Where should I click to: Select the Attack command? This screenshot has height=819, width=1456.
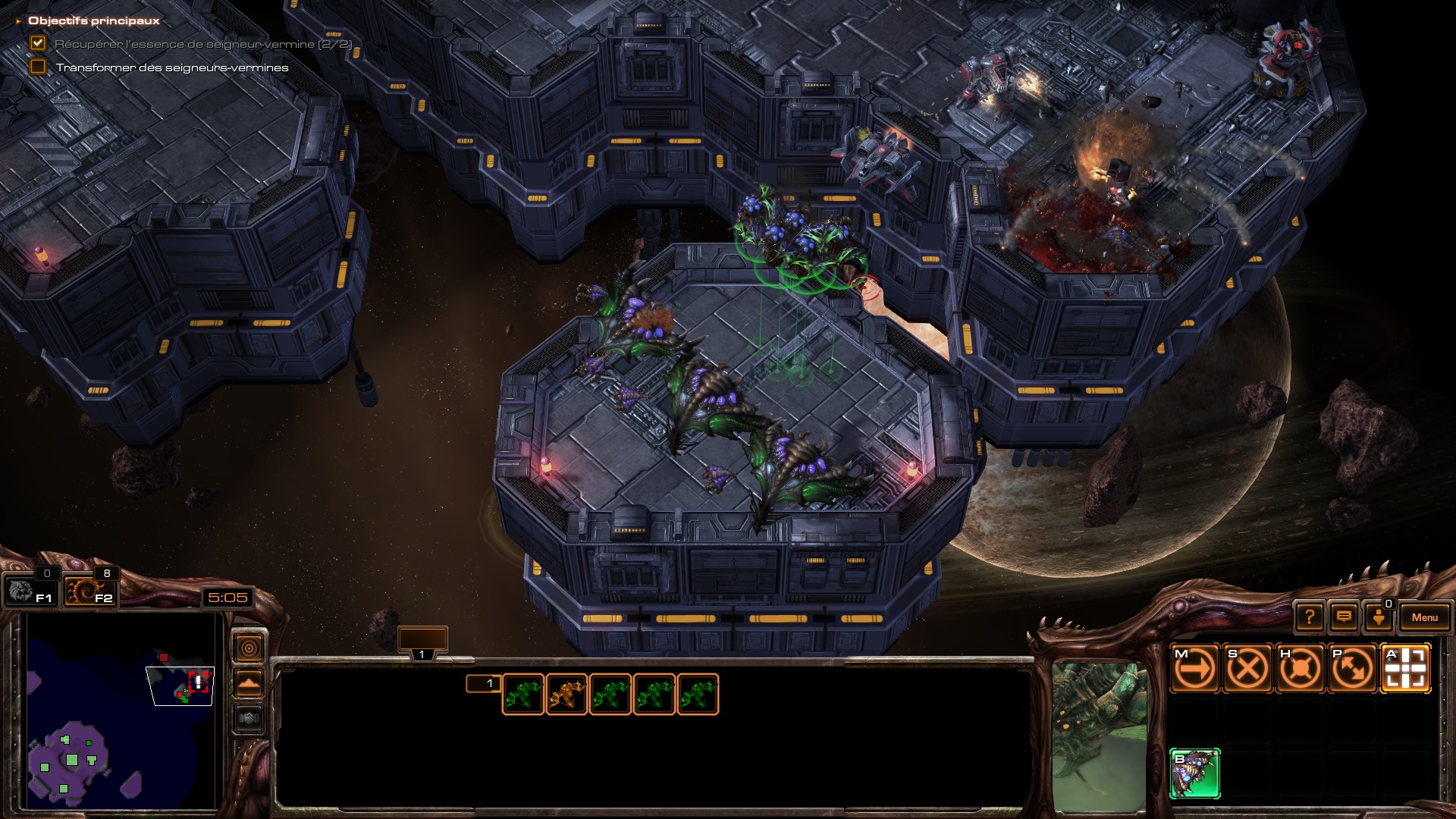1405,669
